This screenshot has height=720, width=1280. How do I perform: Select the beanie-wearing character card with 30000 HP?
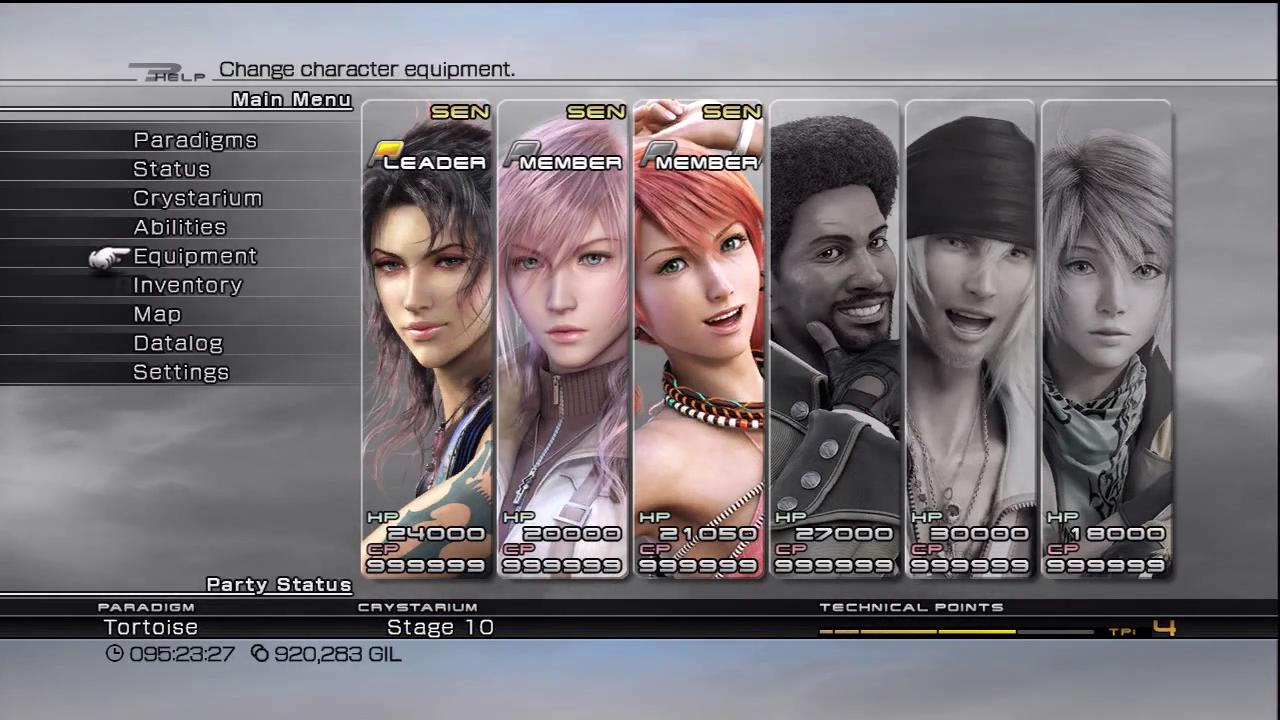tap(971, 340)
